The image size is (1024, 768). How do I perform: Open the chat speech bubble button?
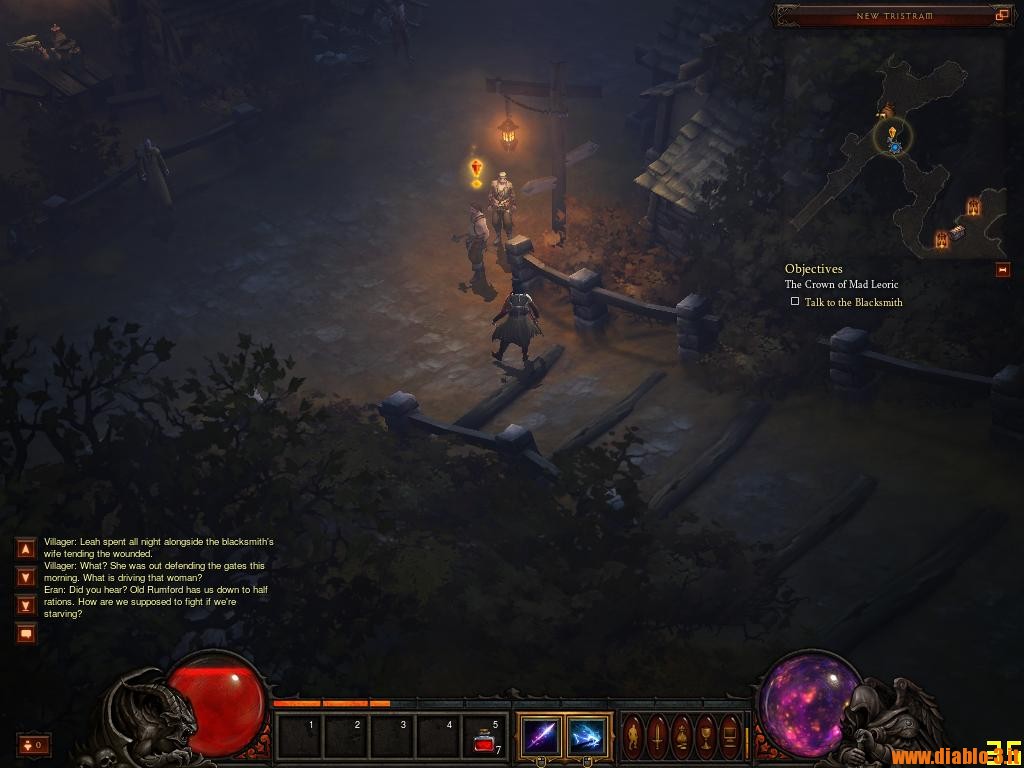[26, 633]
